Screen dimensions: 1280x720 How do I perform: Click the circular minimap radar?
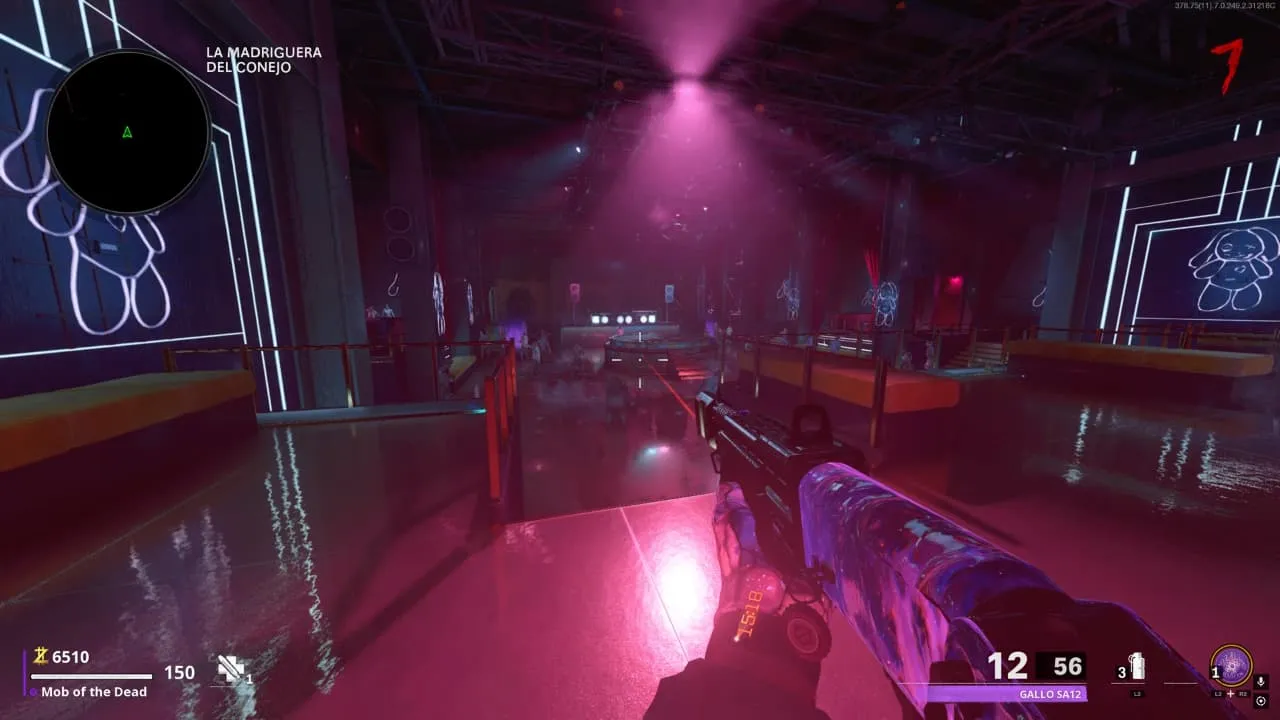(127, 132)
